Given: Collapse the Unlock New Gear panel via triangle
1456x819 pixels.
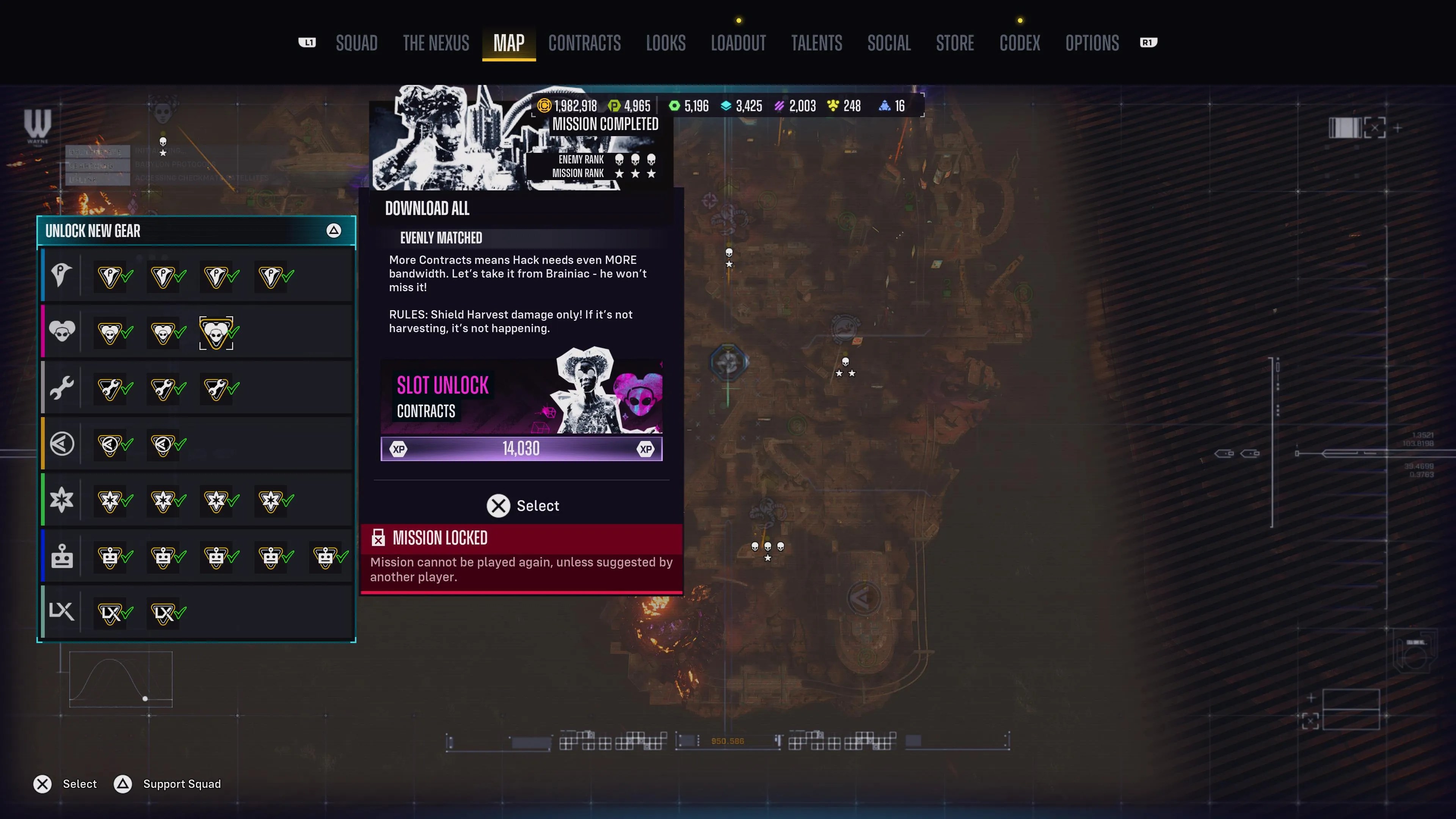Looking at the screenshot, I should click(x=334, y=231).
